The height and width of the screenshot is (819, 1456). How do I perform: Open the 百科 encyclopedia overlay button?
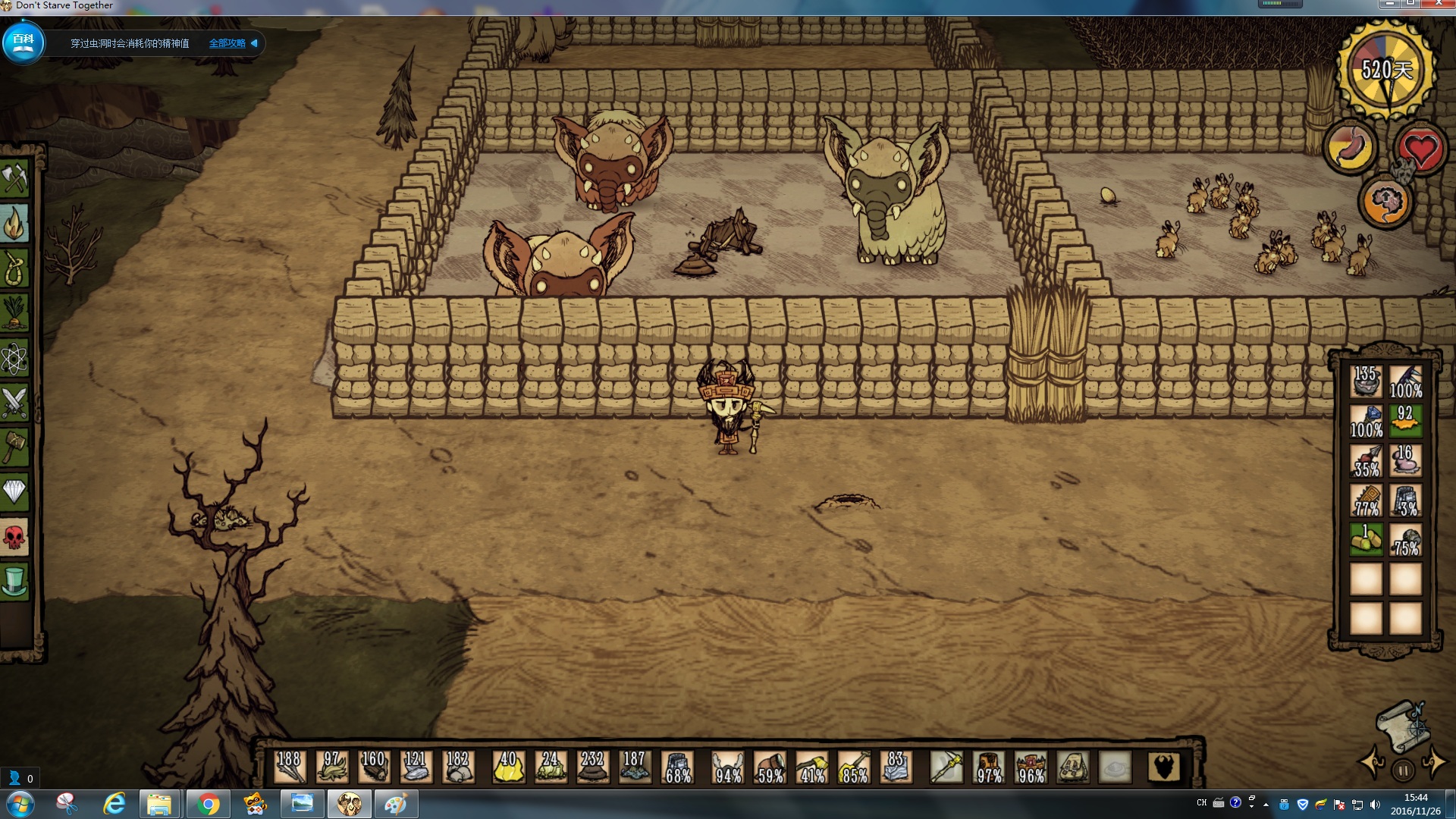tap(24, 42)
